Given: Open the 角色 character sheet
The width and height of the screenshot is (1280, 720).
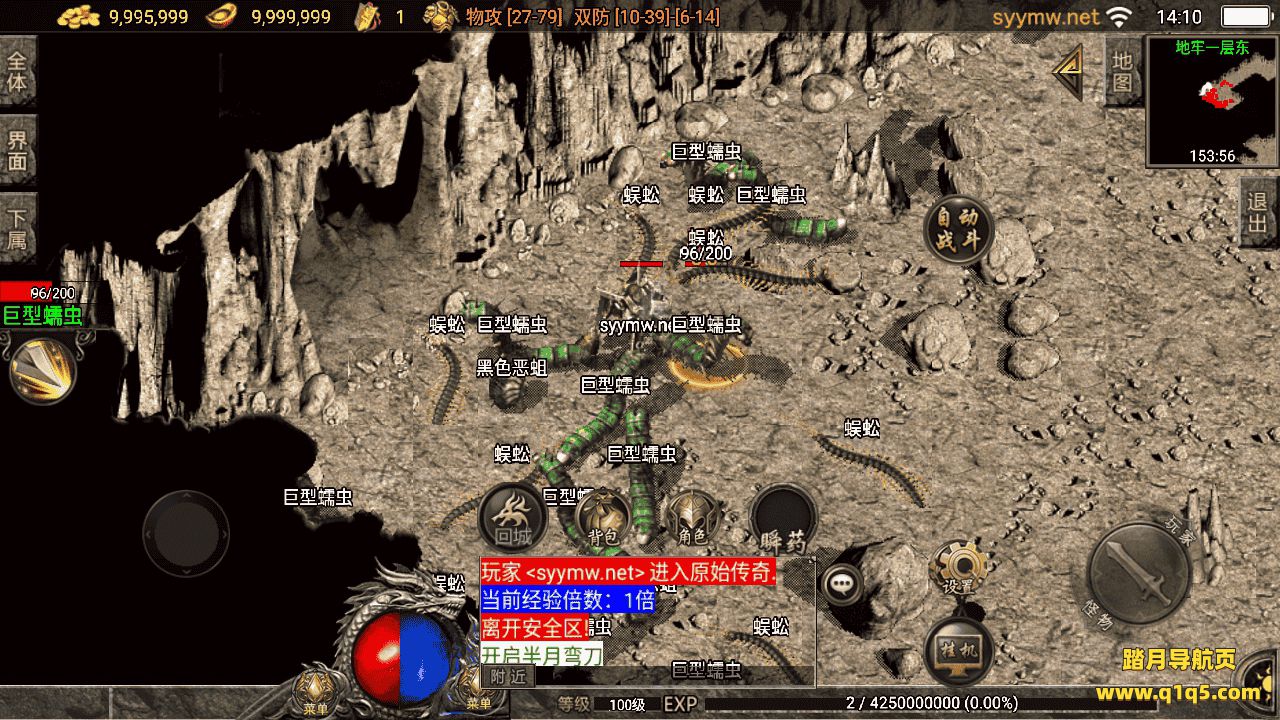Looking at the screenshot, I should 692,518.
